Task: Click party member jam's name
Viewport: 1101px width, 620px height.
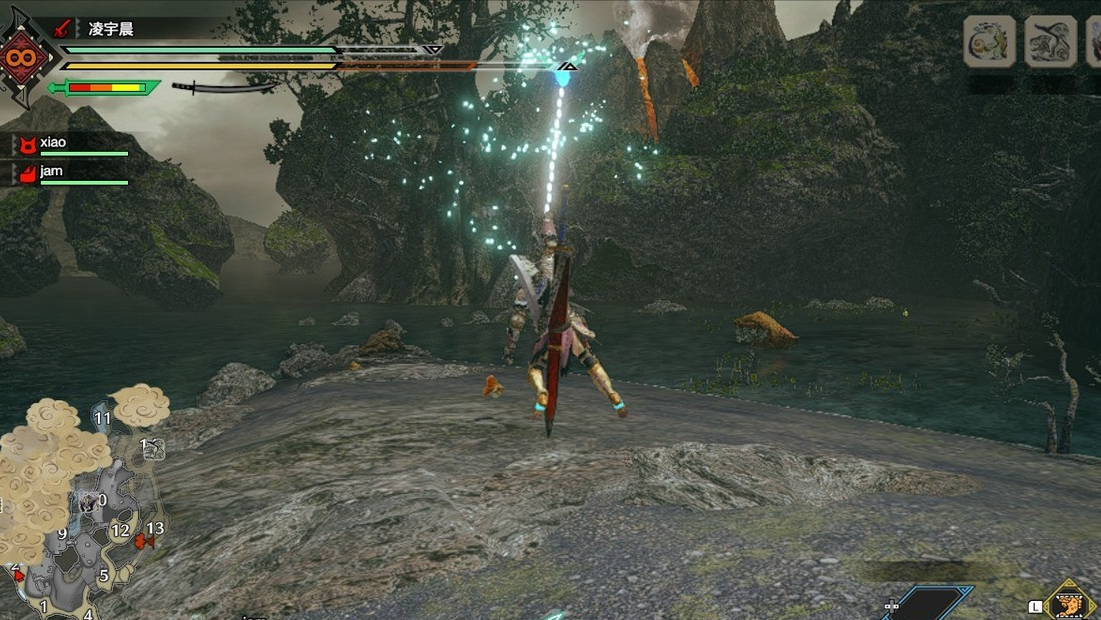Action: click(51, 171)
